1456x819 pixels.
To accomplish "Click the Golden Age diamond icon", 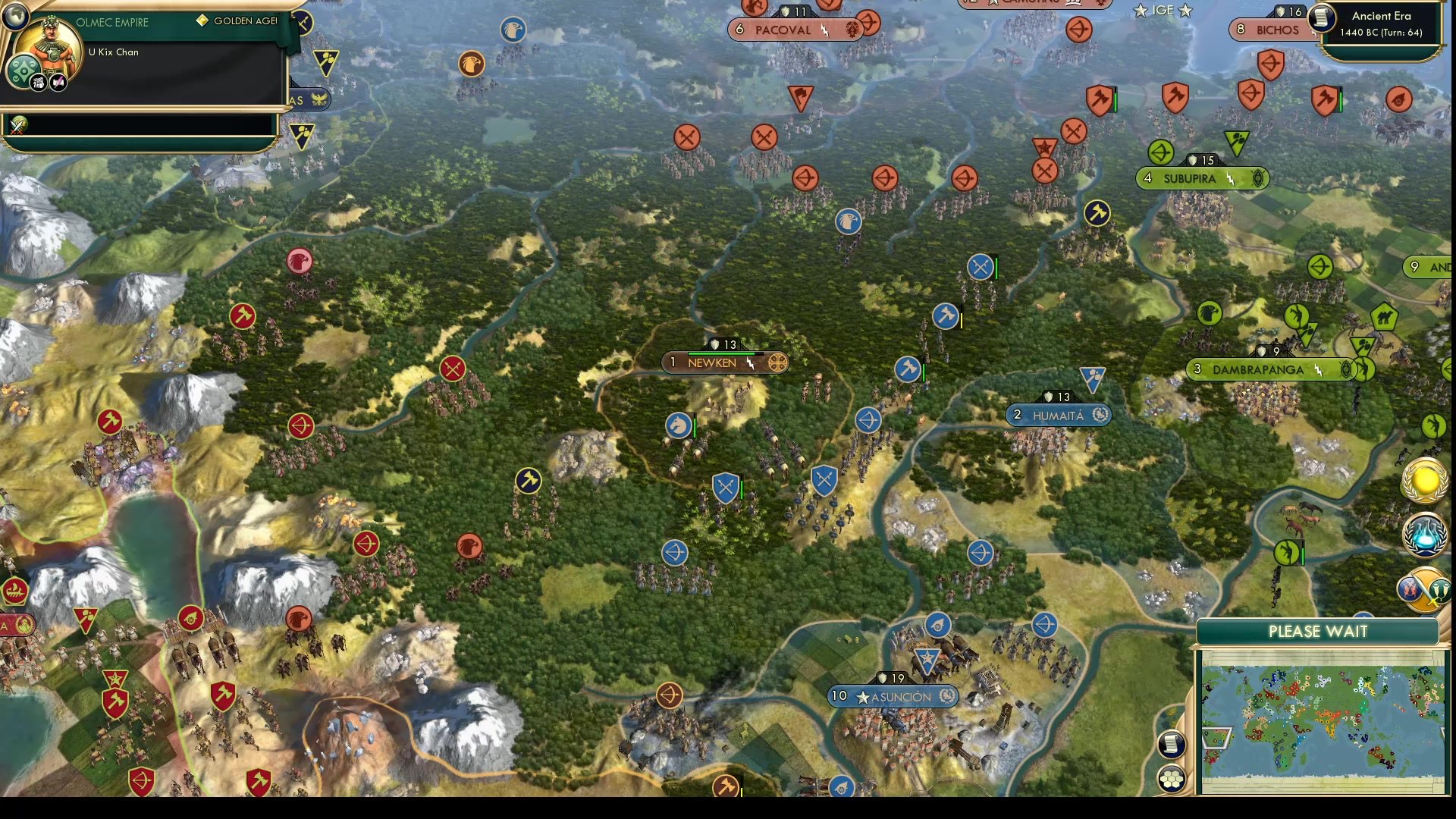I will (x=201, y=21).
